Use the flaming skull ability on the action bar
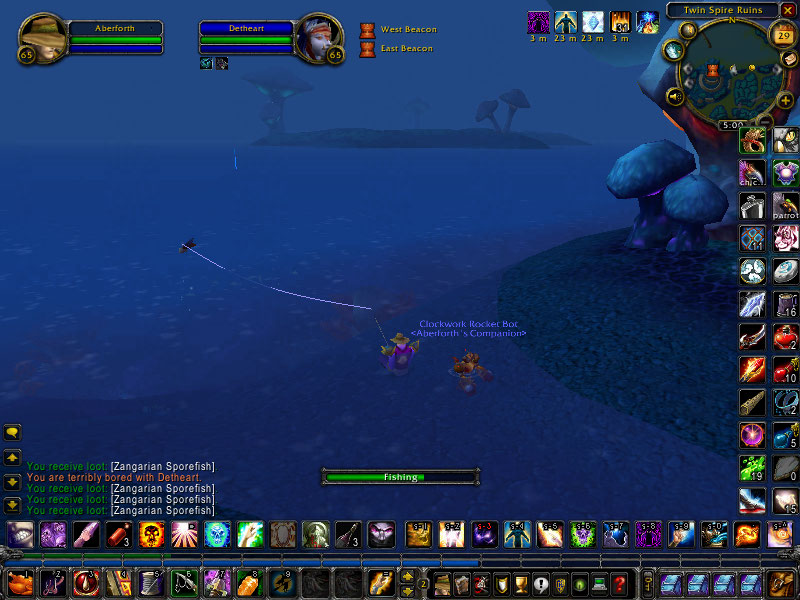 pyautogui.click(x=151, y=534)
